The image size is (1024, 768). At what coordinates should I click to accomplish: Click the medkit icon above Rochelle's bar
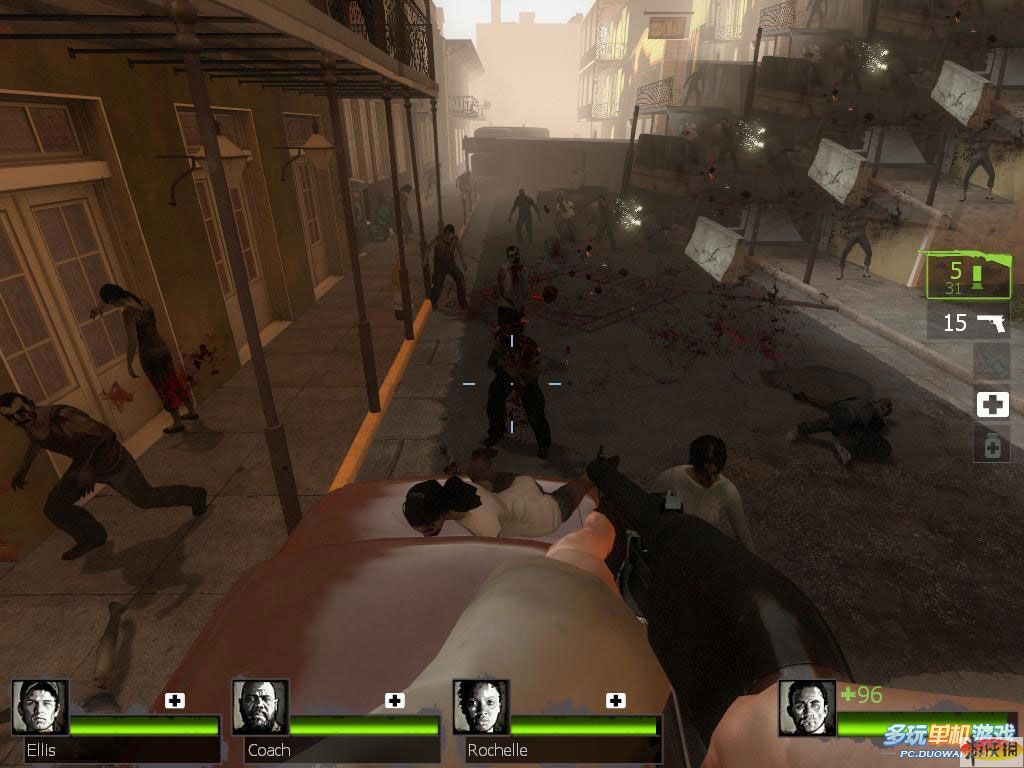616,700
